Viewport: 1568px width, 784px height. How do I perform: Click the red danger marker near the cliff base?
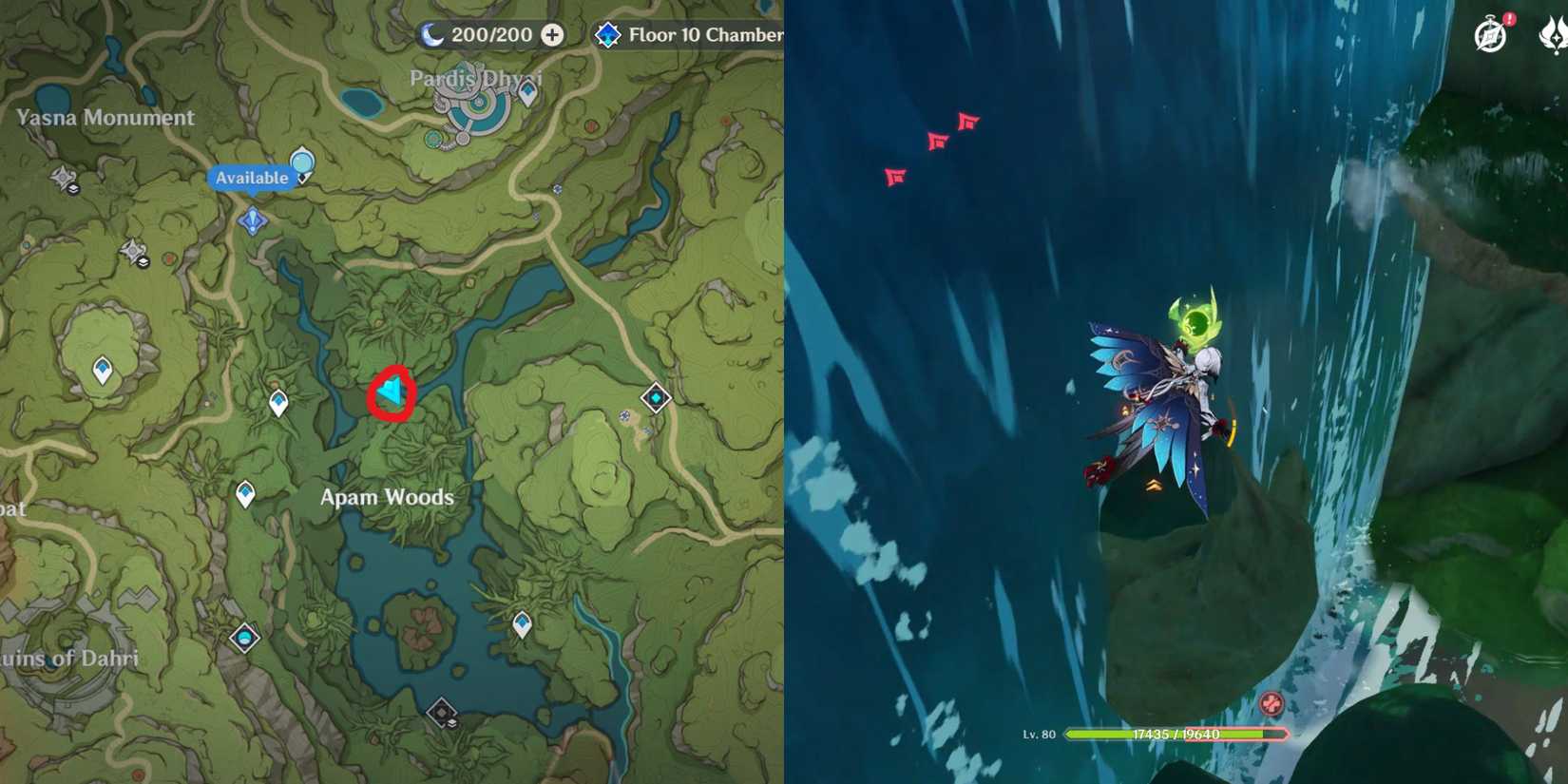pyautogui.click(x=1270, y=703)
